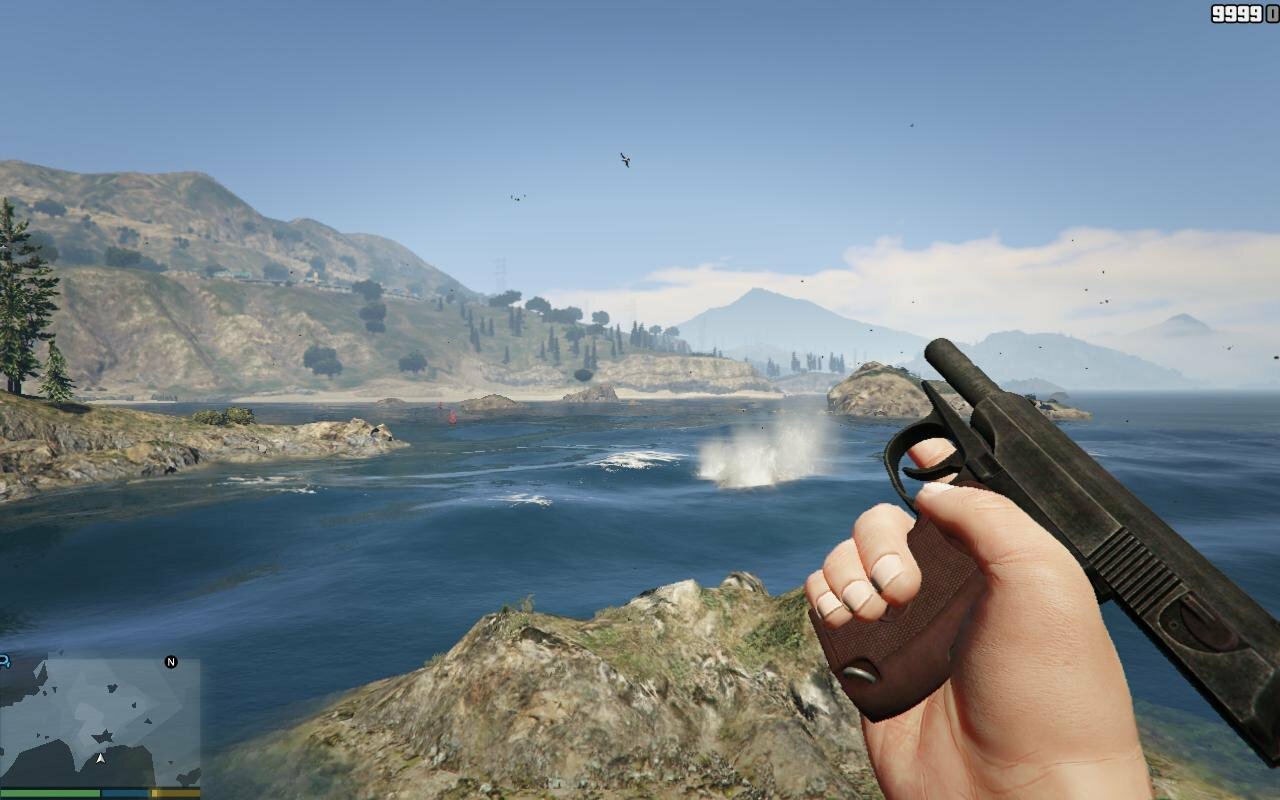Select the north compass marker on minimap

[x=171, y=662]
